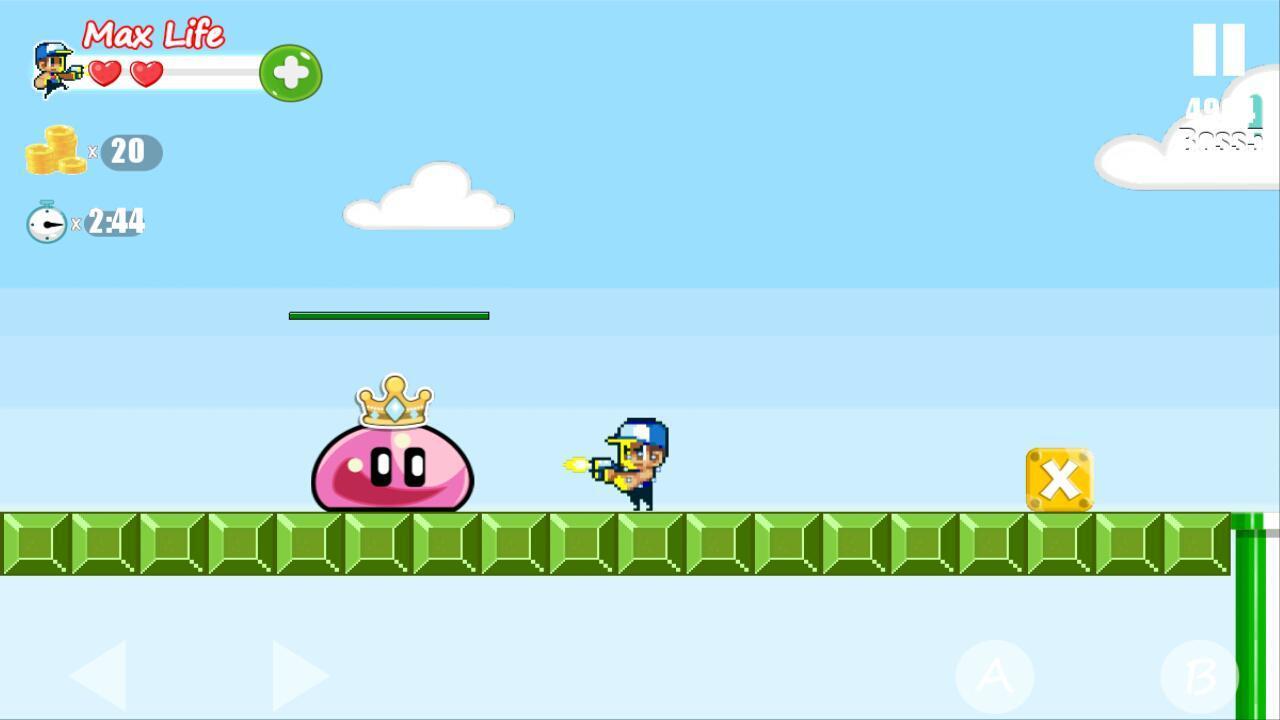The image size is (1280, 720).
Task: Click the Max Life label
Action: tap(155, 35)
